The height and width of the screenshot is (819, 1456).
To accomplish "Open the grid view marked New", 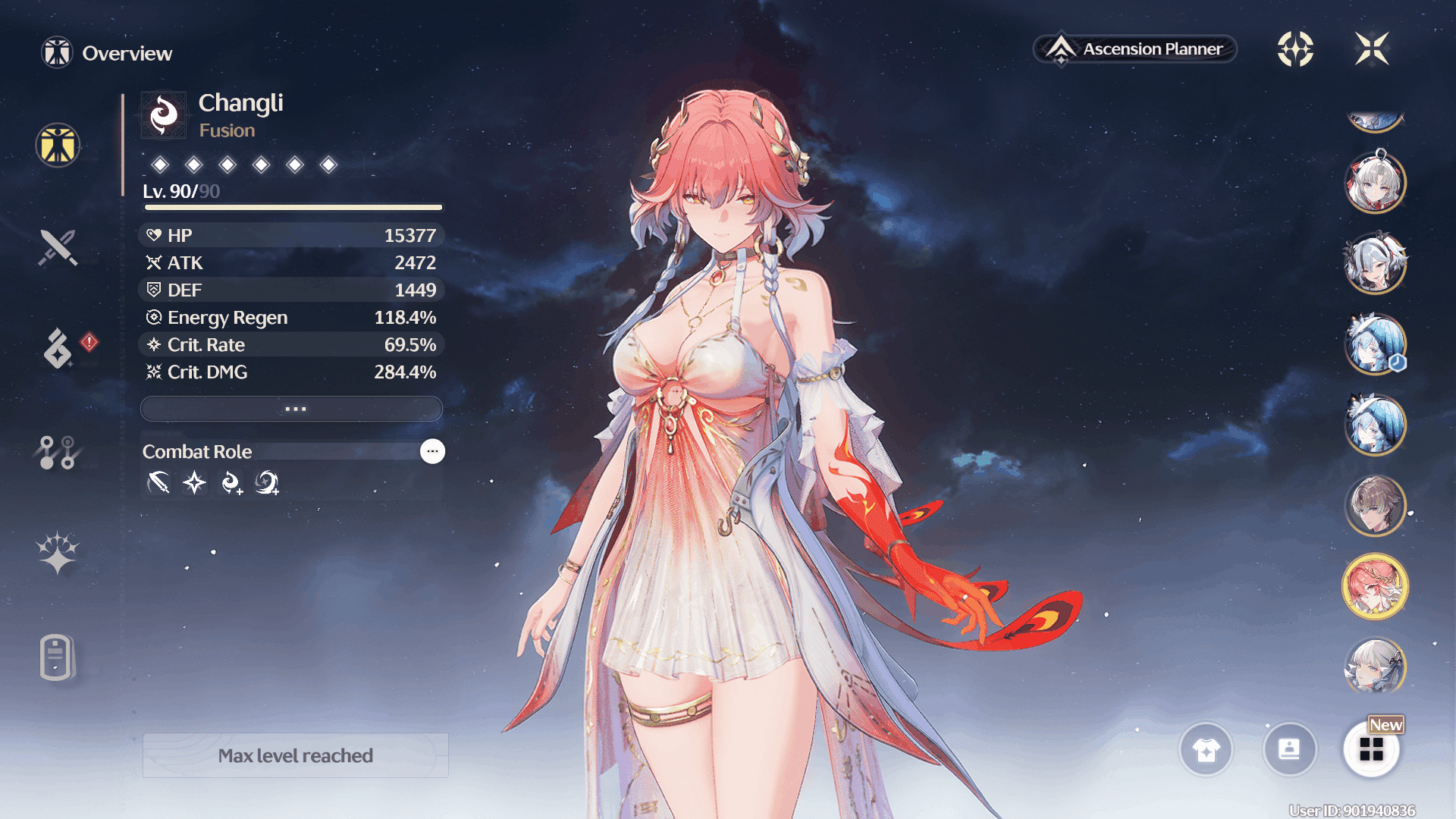I will (1371, 750).
